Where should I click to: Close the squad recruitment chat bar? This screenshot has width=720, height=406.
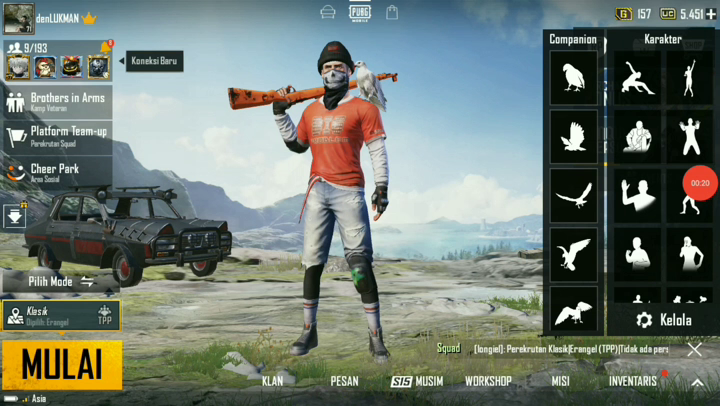[695, 349]
